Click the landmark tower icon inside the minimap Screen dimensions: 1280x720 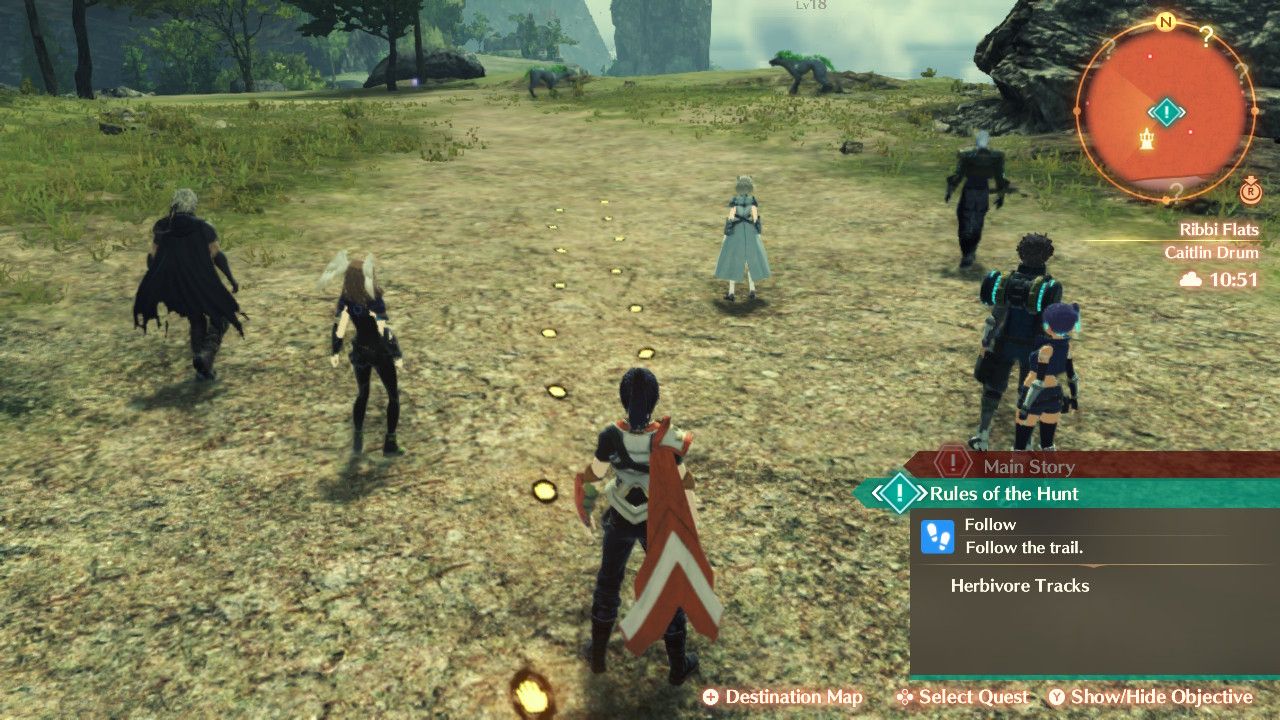click(x=1146, y=139)
